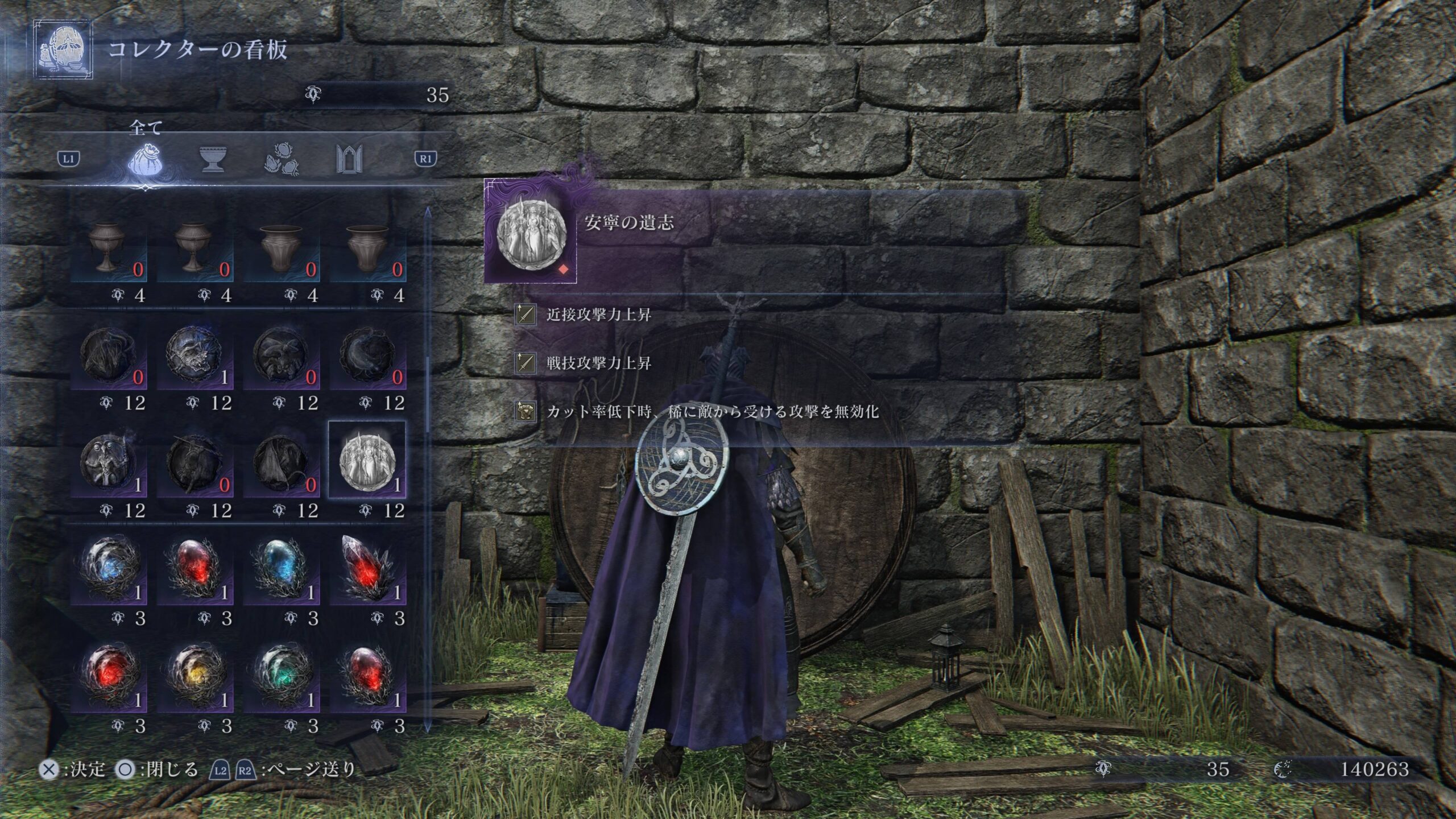Open the window shutters category tab
1456x819 pixels.
[349, 160]
